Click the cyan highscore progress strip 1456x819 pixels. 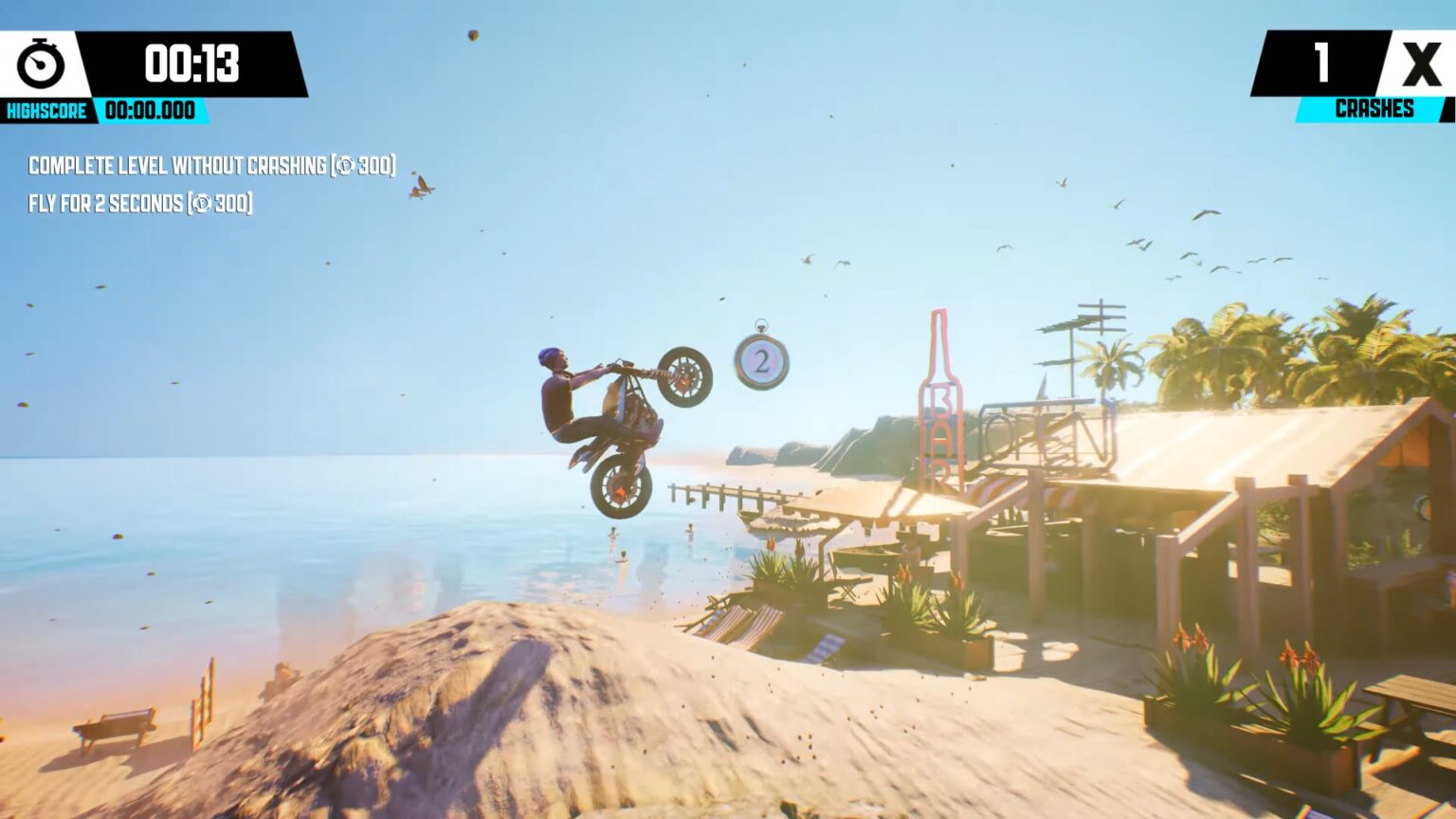pos(152,111)
